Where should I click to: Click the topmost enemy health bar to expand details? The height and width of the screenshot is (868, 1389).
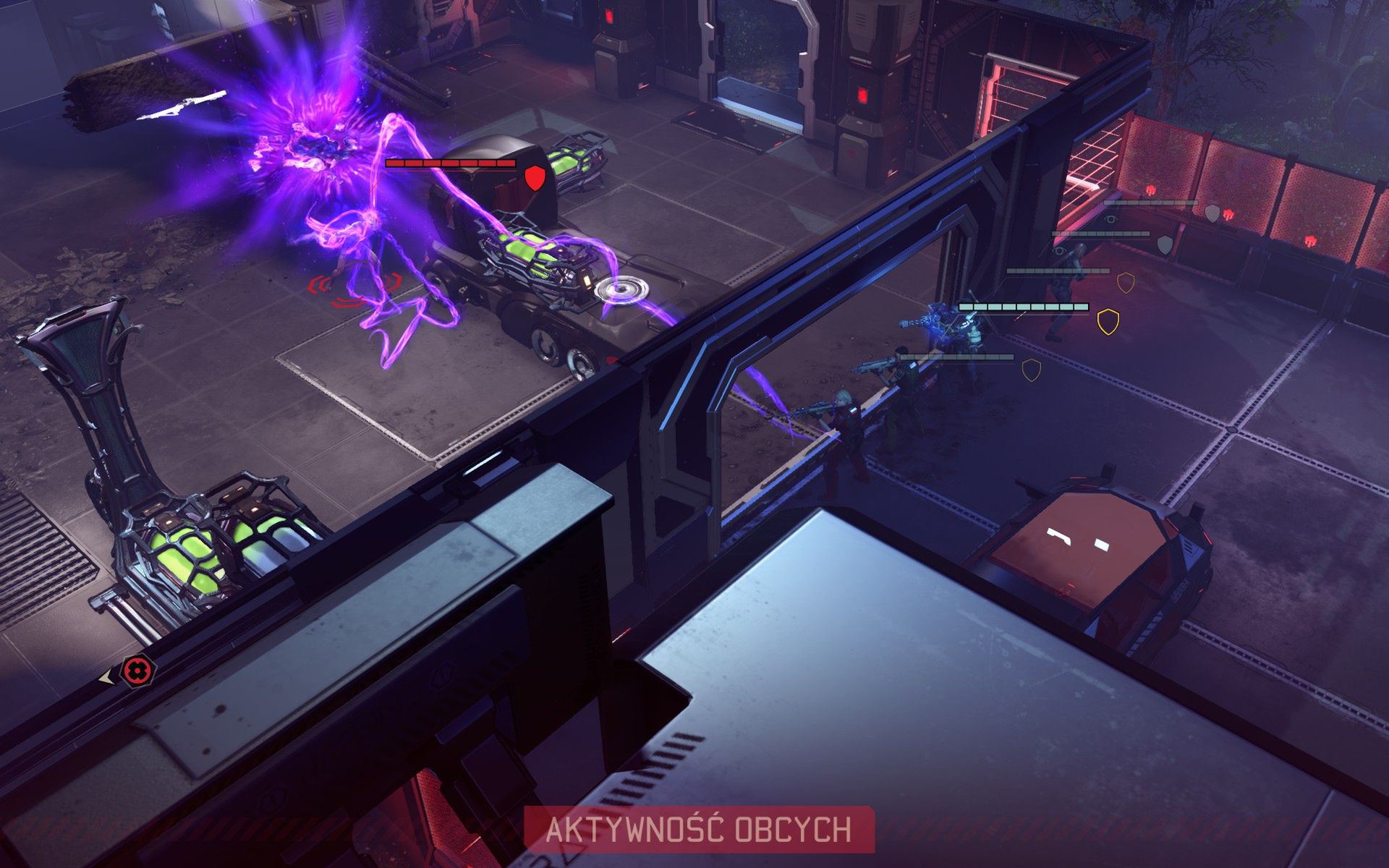1150,203
